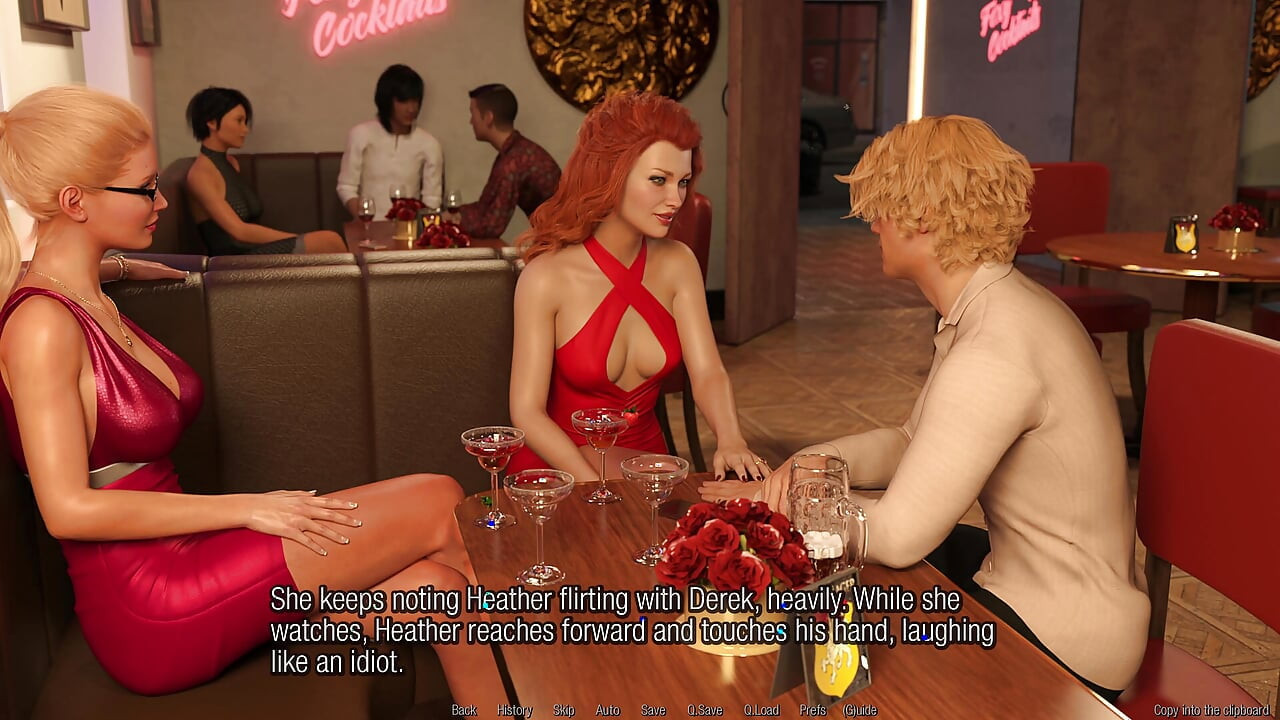Open the in-game (G)uide walkthrough
Screen dimensions: 1280x720
click(859, 709)
